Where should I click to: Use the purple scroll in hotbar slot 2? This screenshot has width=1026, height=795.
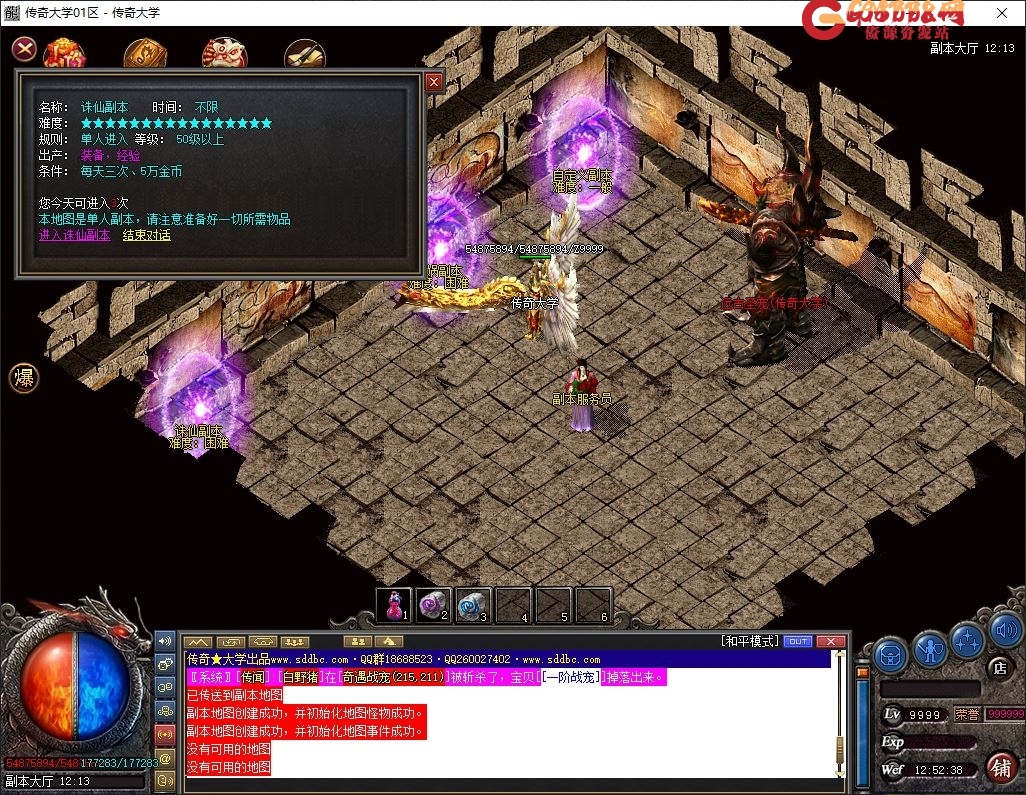[434, 605]
